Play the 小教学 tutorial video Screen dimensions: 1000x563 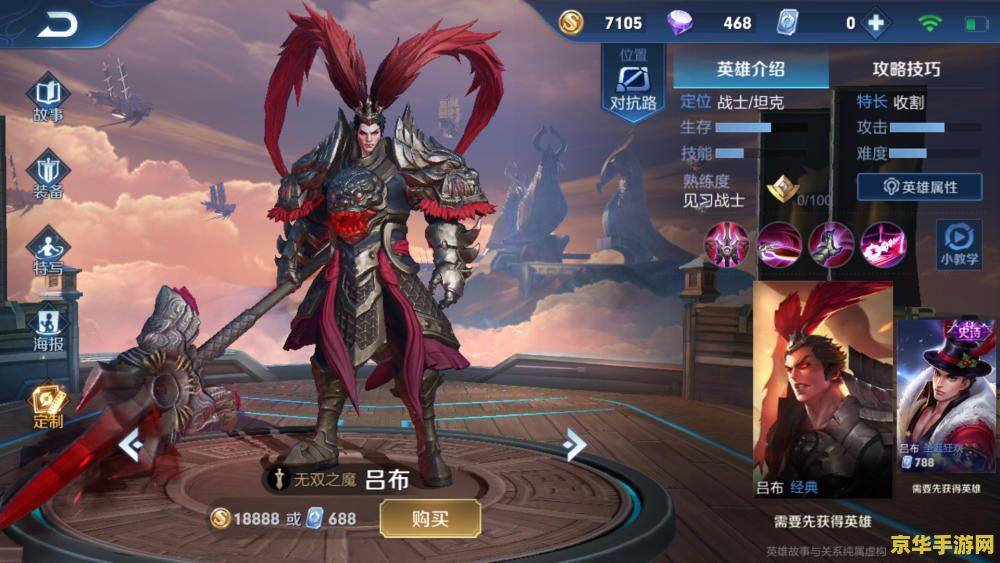pyautogui.click(x=957, y=245)
